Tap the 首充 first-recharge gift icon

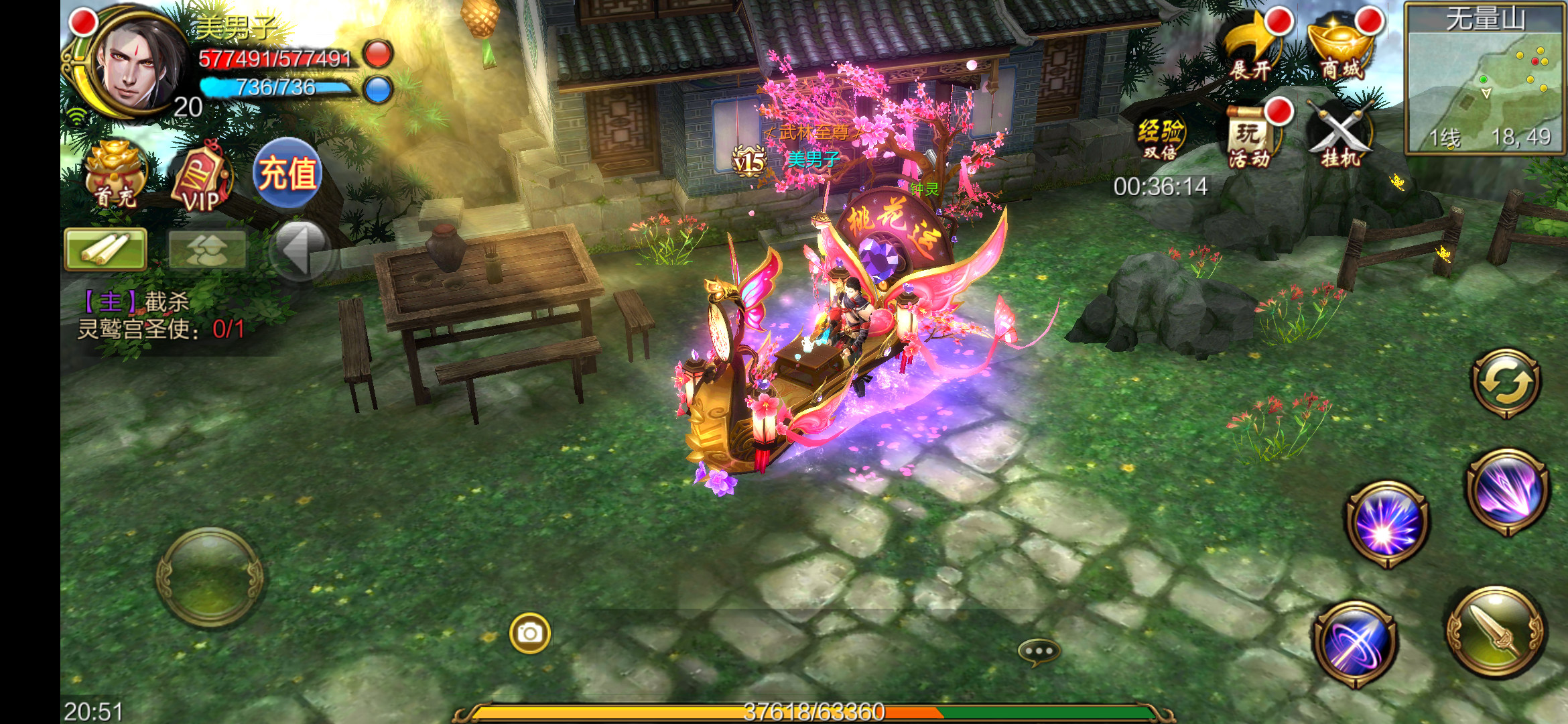[115, 176]
